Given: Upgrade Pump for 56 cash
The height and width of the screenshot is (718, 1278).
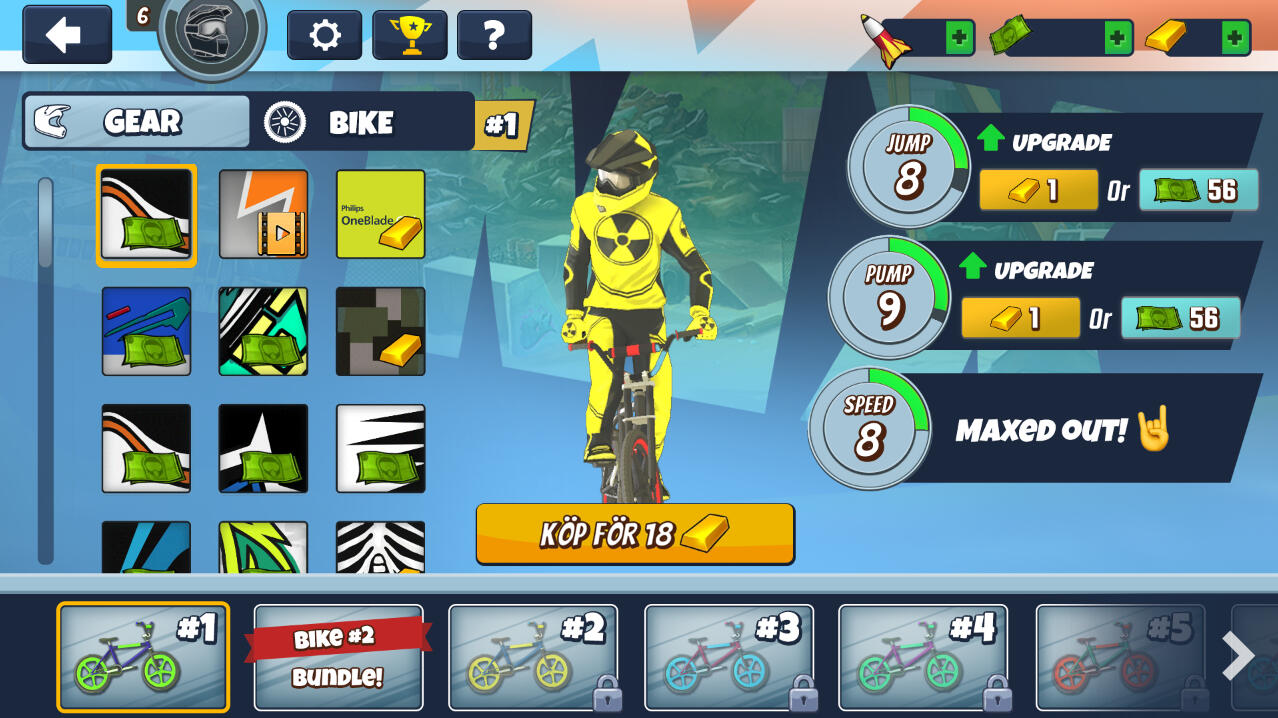Looking at the screenshot, I should [x=1179, y=318].
